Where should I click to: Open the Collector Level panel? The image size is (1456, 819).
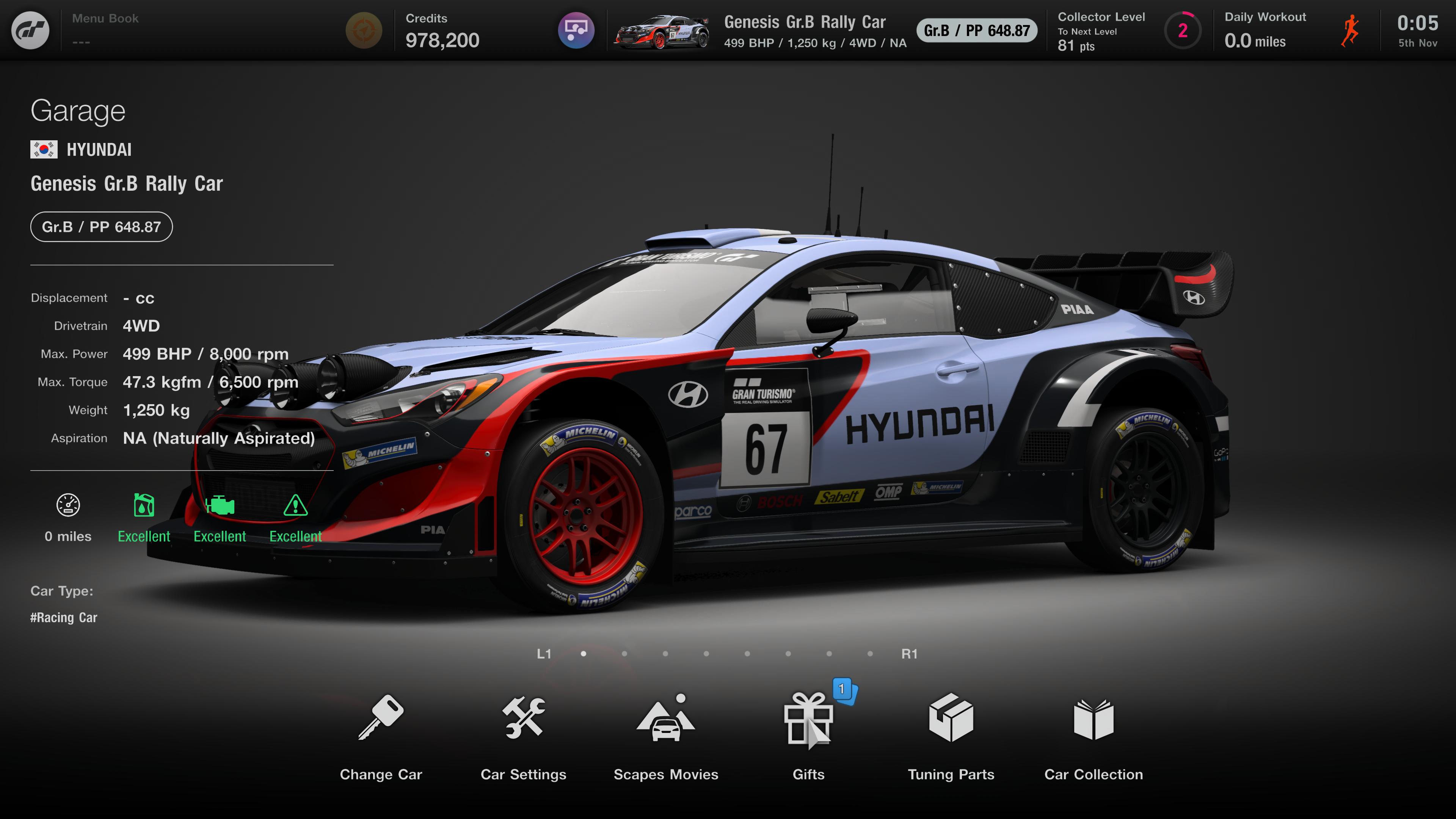click(x=1128, y=30)
